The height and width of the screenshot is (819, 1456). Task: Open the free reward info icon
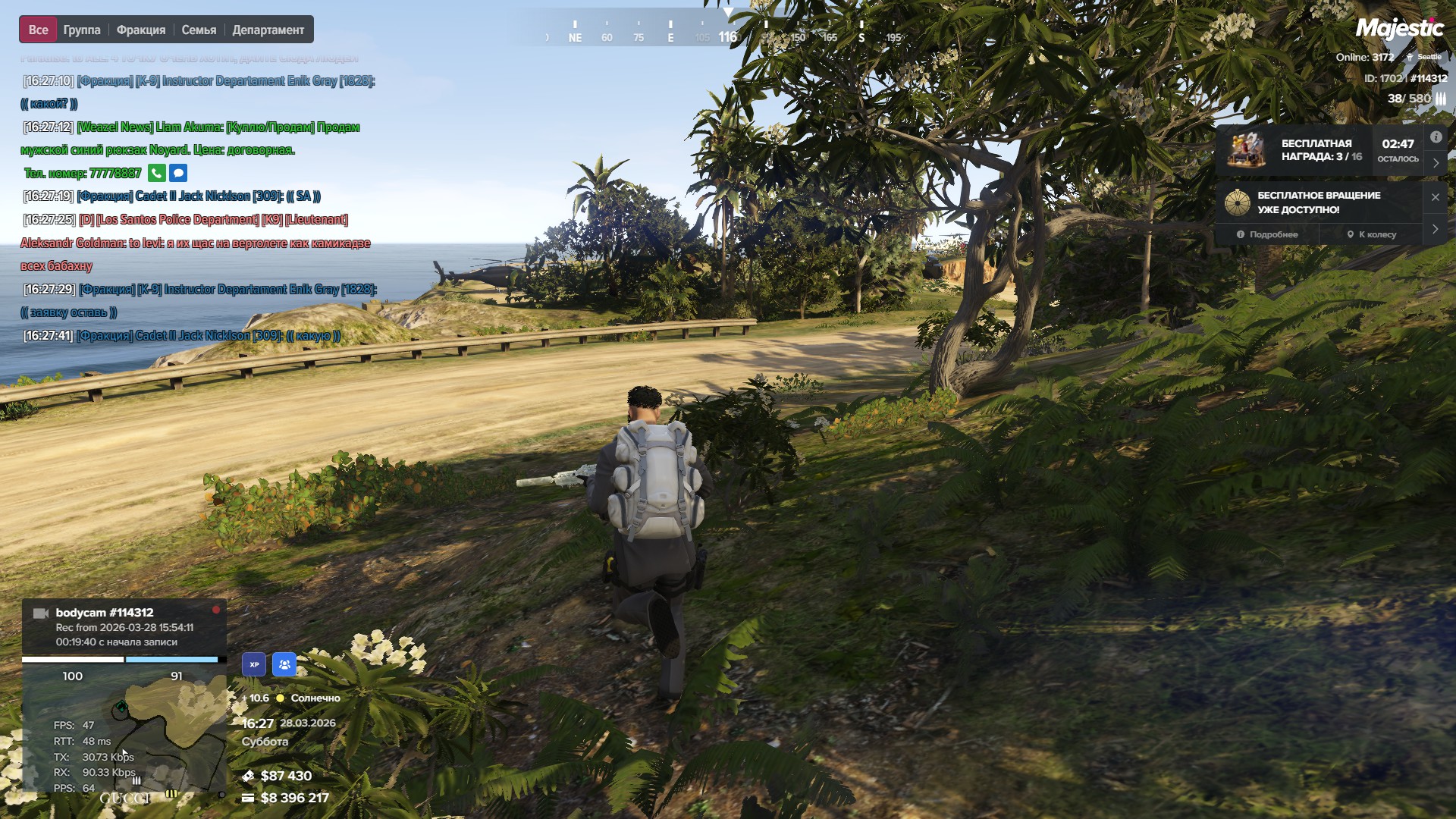coord(1436,137)
